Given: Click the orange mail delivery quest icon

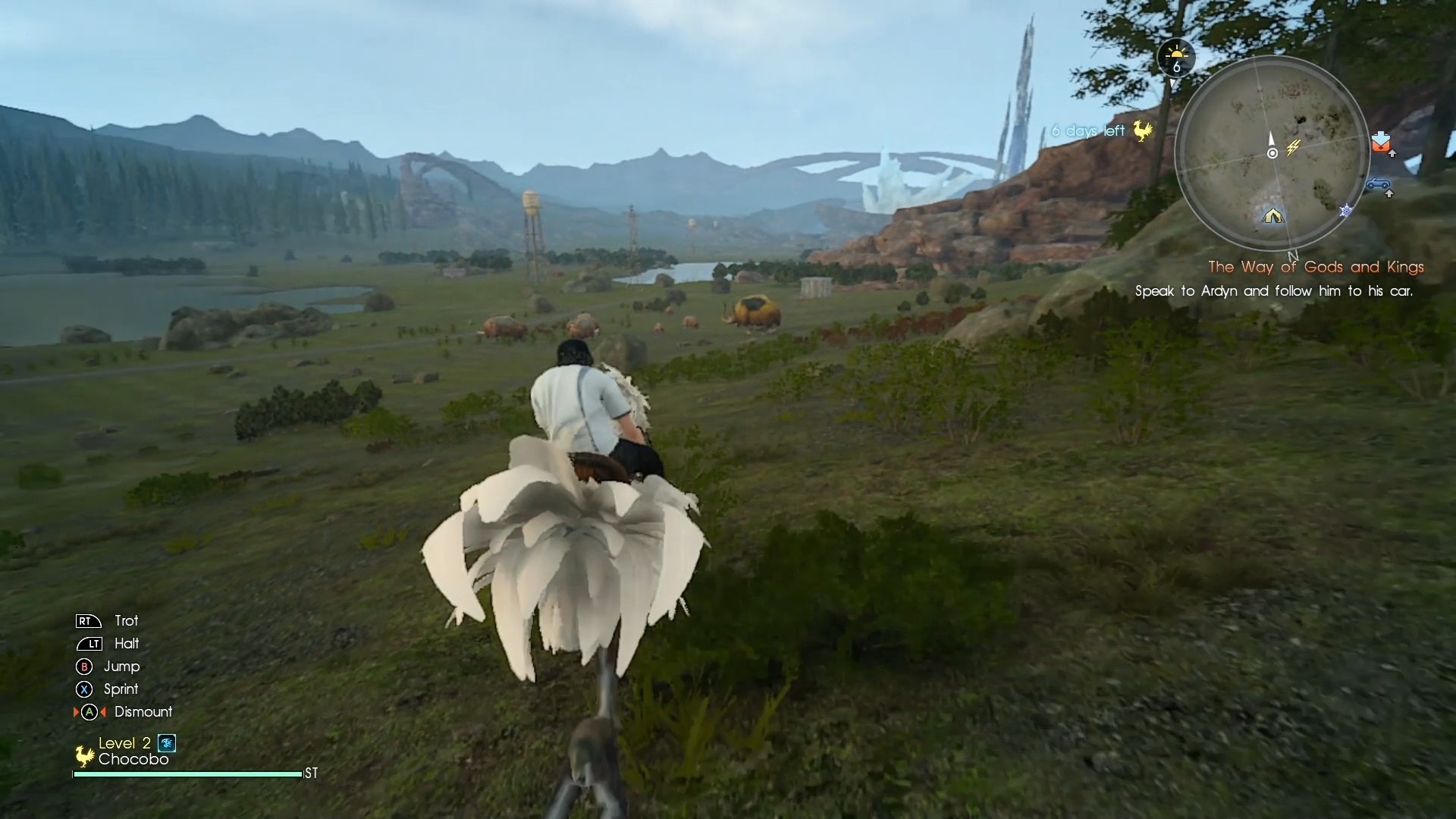Looking at the screenshot, I should pyautogui.click(x=1381, y=143).
